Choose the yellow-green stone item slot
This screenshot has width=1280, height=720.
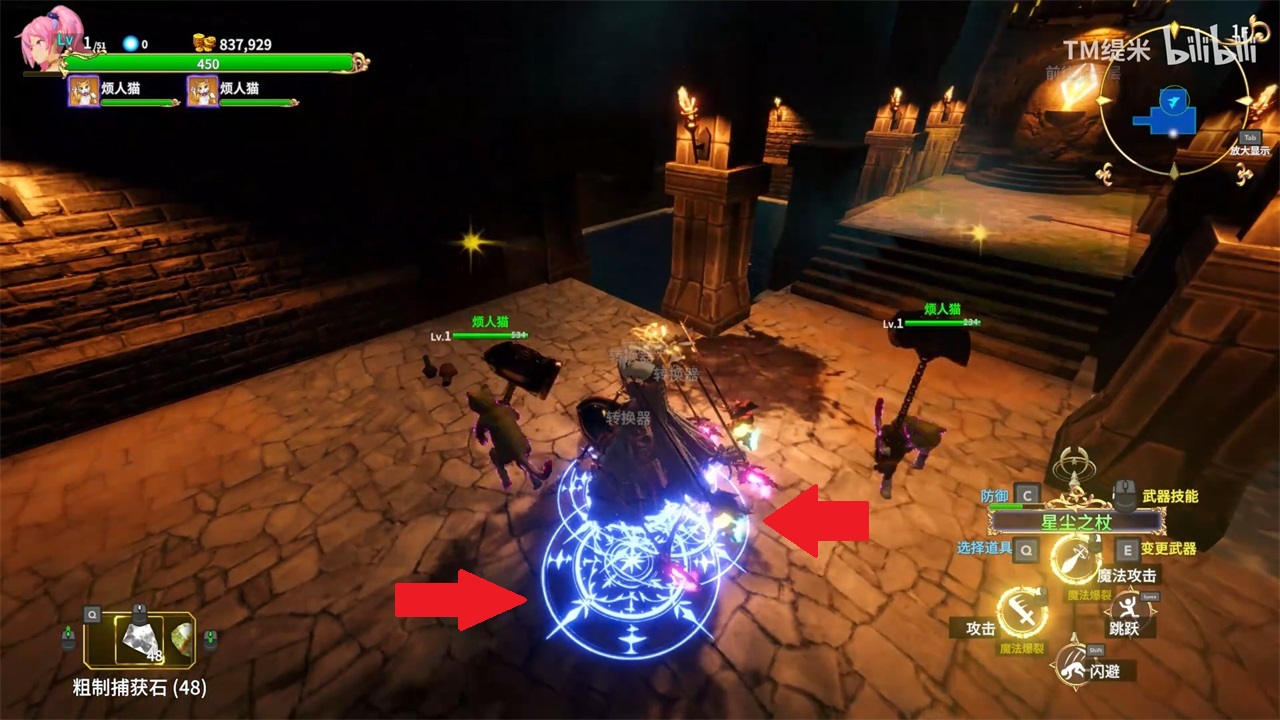181,637
